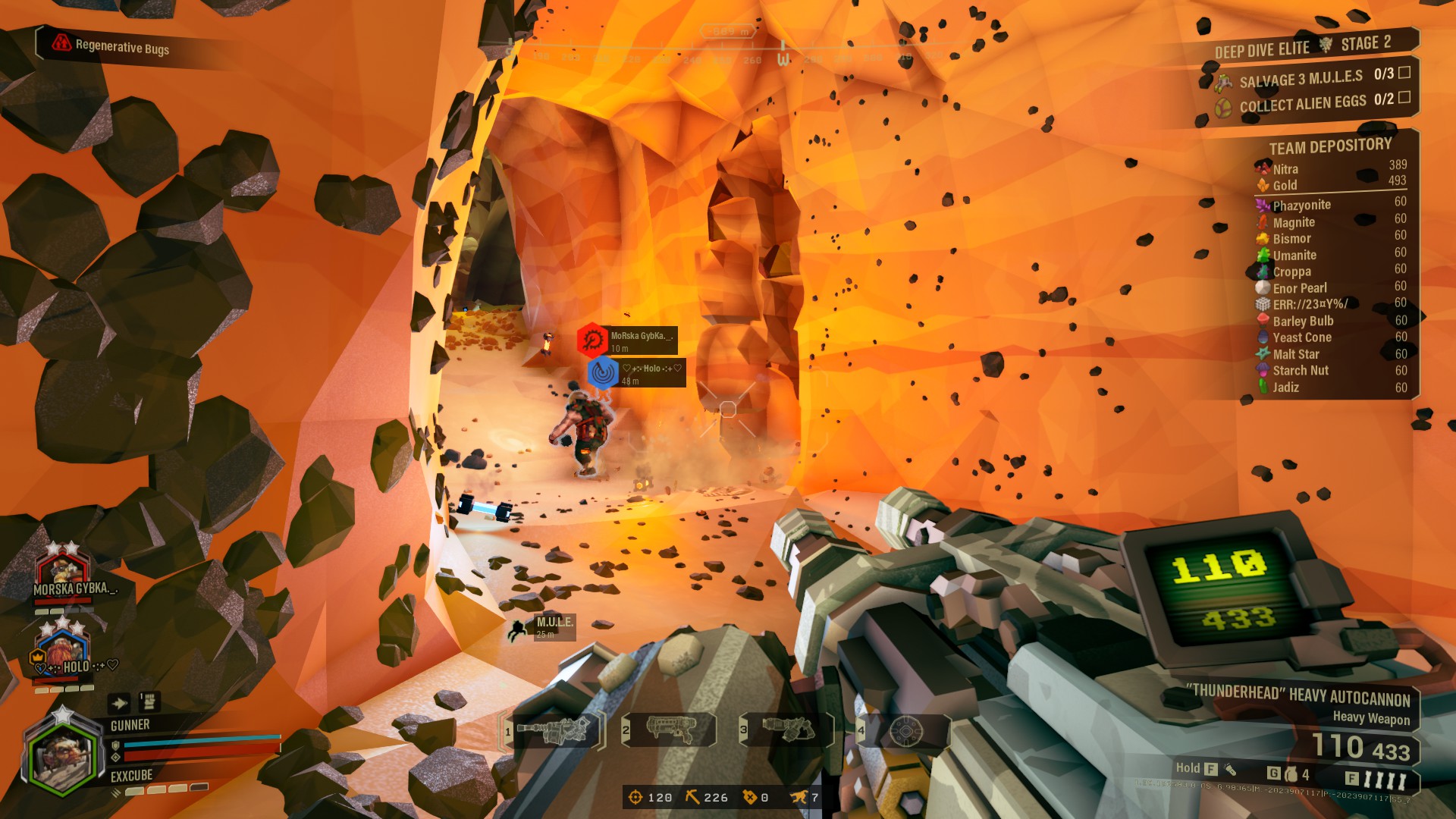1456x819 pixels.
Task: Select the Salvage 3 M.U.L.E.s objective
Action: point(1312,77)
